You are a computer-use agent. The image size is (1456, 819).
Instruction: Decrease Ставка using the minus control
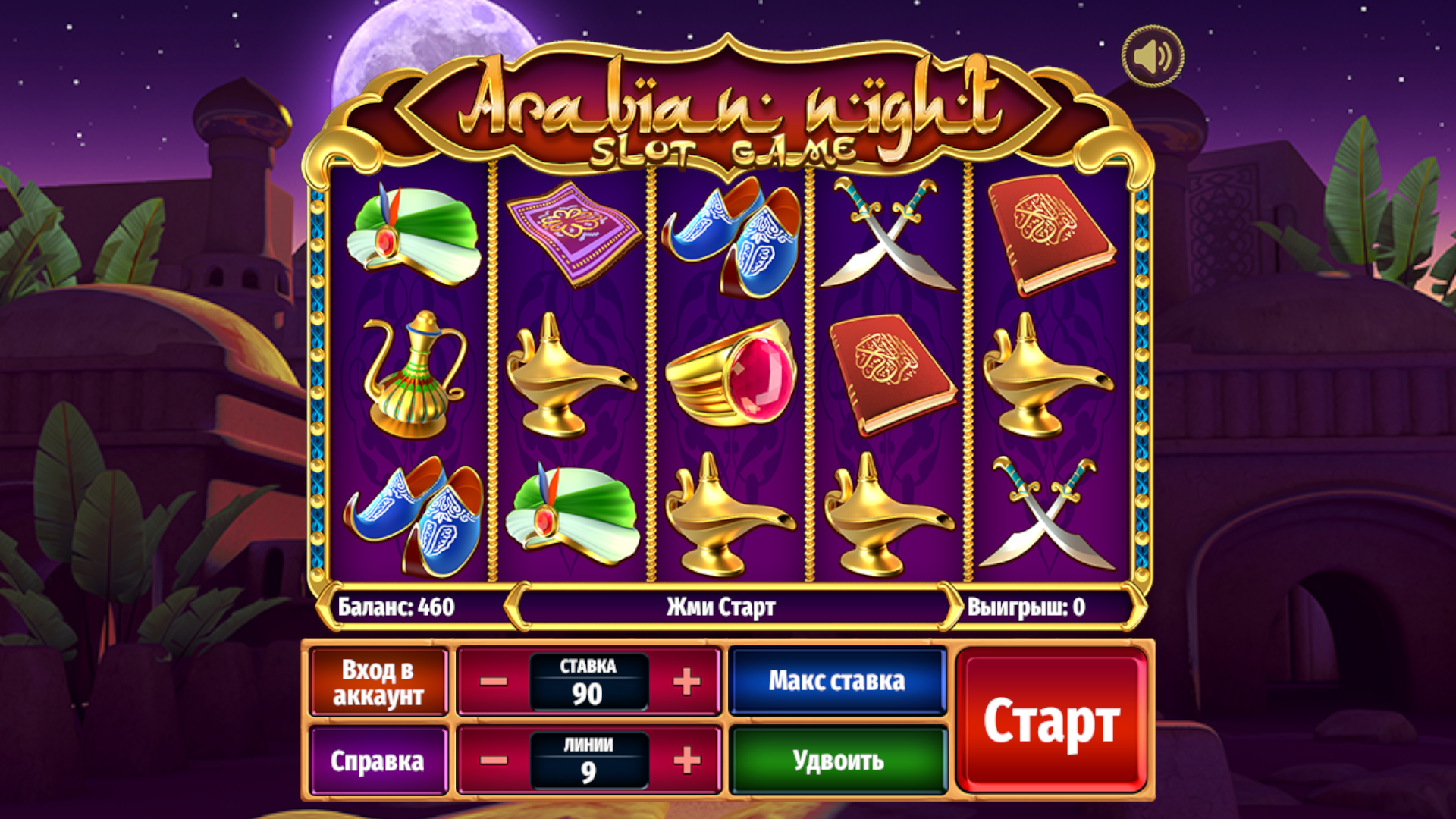pyautogui.click(x=494, y=681)
